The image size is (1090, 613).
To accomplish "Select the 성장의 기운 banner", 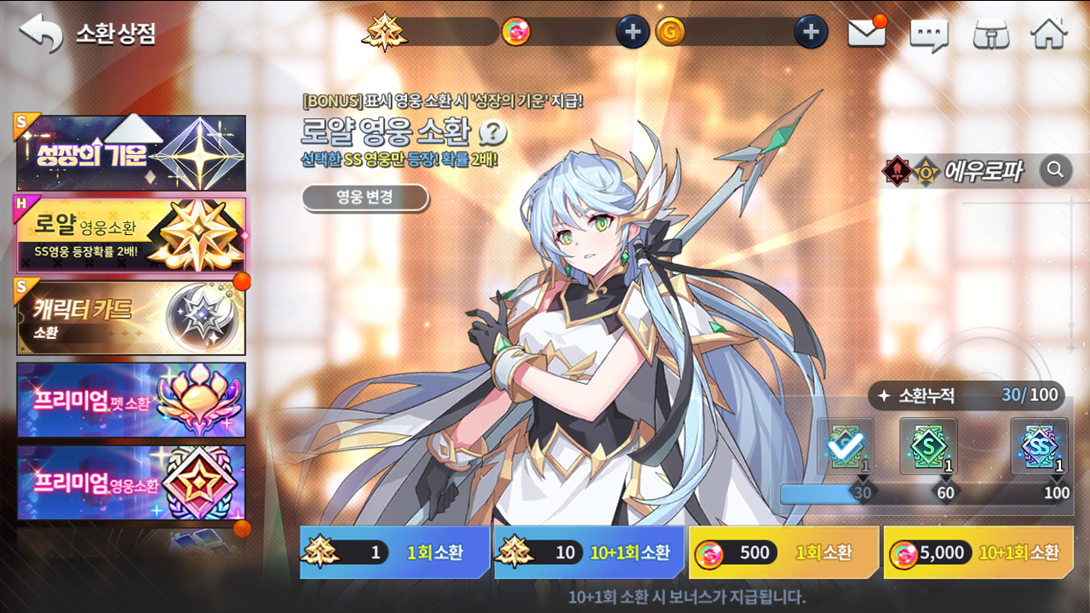I will pyautogui.click(x=131, y=153).
